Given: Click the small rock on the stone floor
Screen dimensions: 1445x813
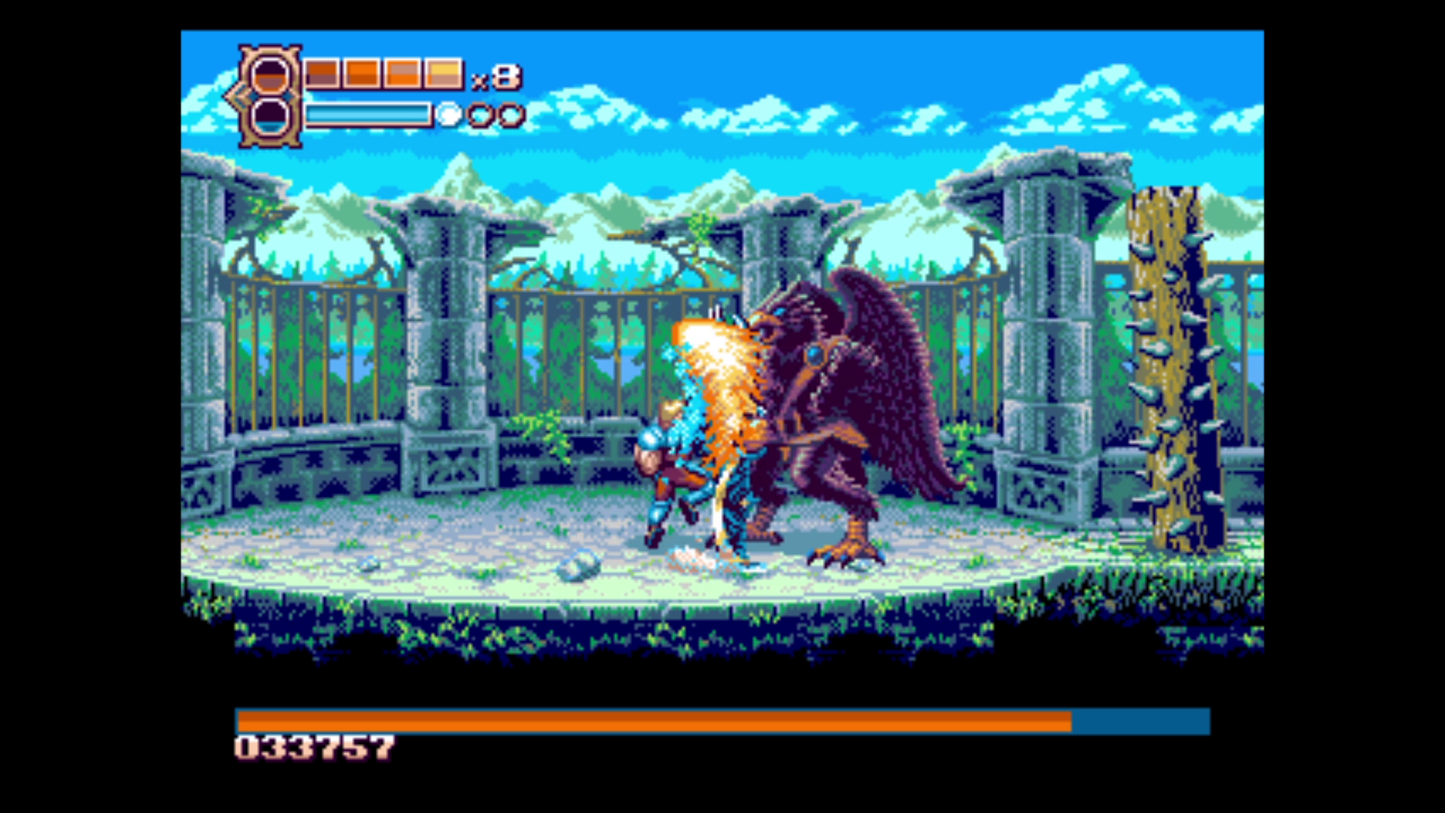Looking at the screenshot, I should click(576, 566).
